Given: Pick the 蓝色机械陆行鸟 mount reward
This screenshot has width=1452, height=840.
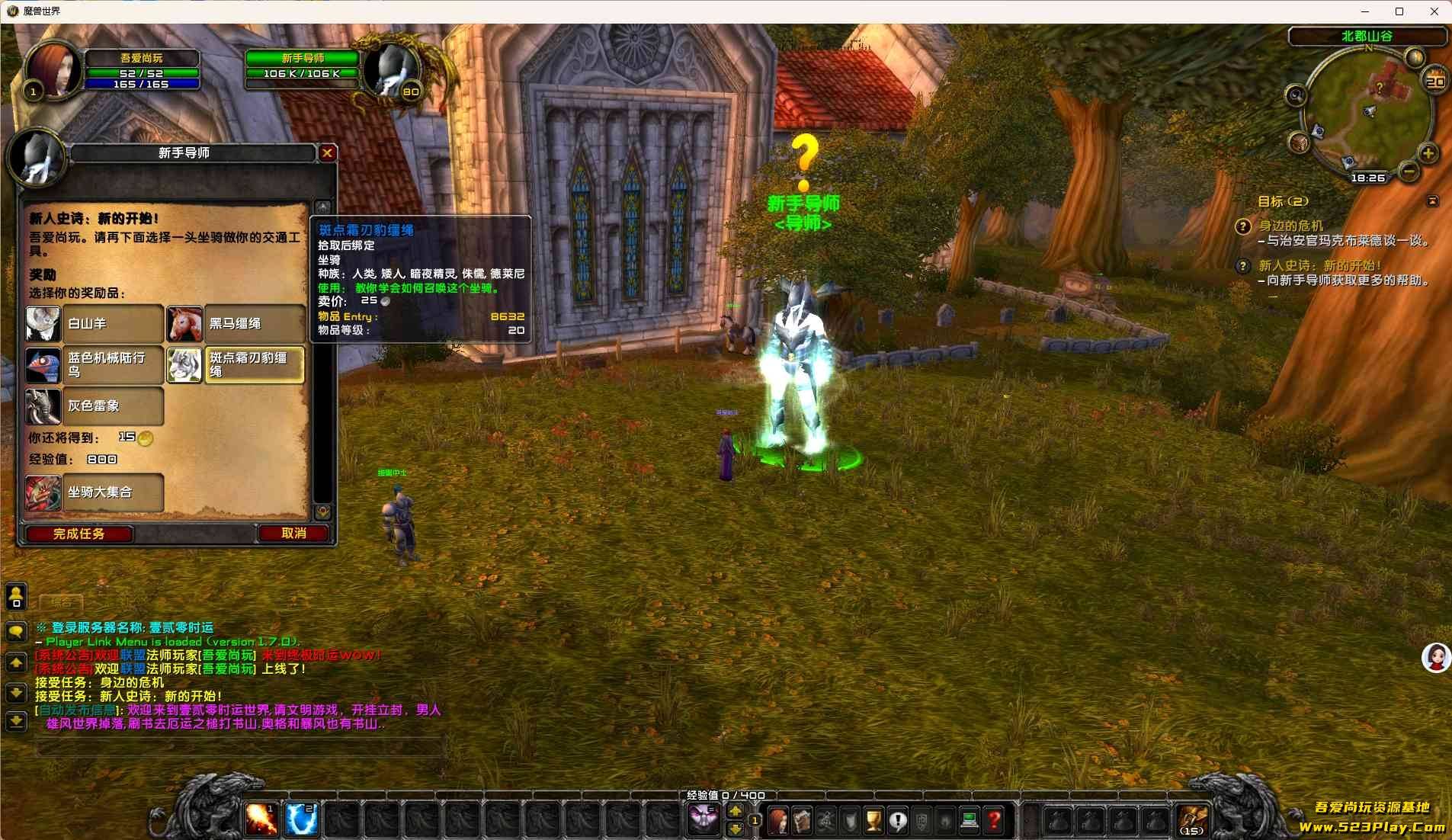Looking at the screenshot, I should [95, 365].
